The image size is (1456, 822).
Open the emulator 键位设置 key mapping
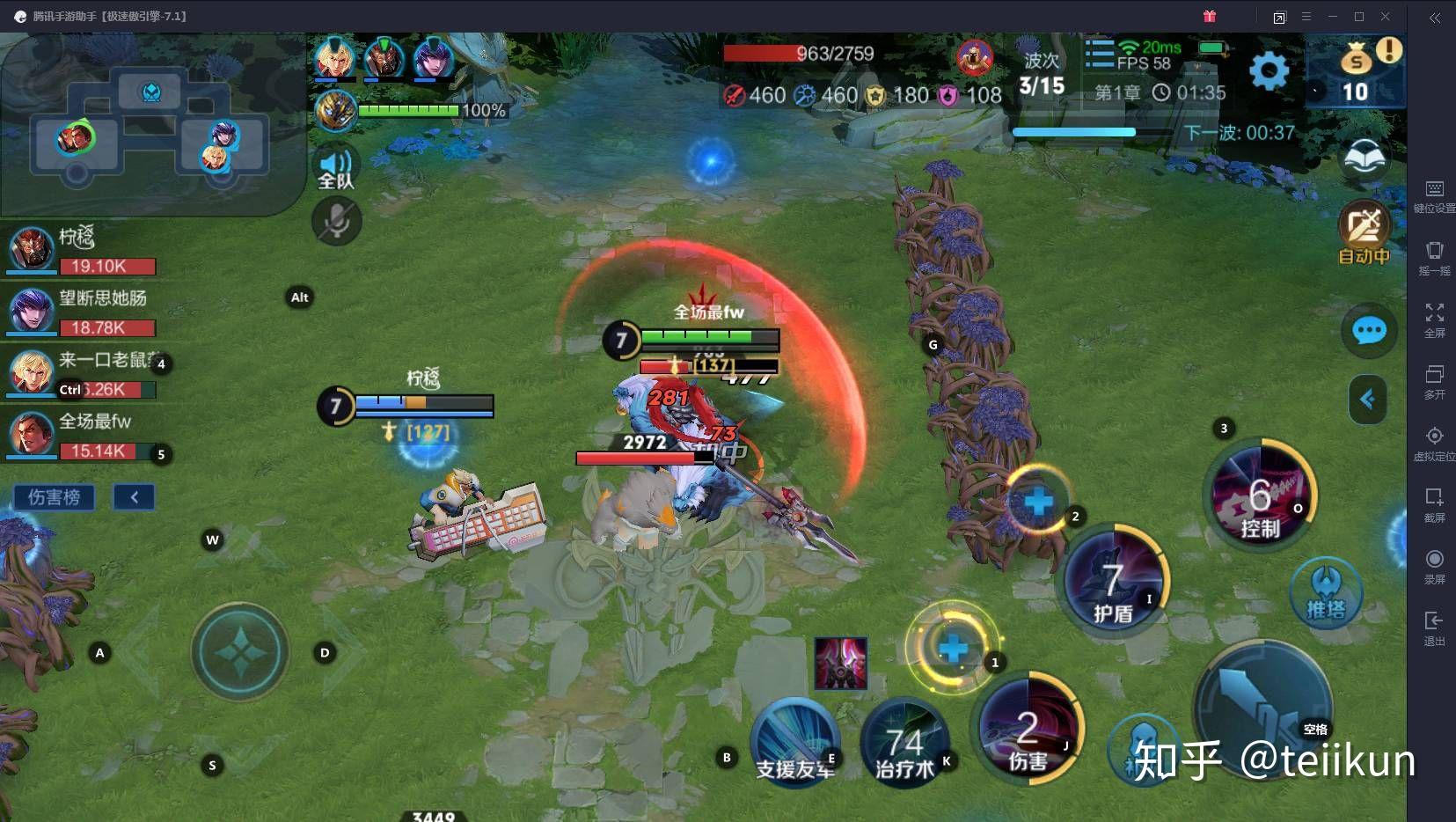click(1434, 195)
